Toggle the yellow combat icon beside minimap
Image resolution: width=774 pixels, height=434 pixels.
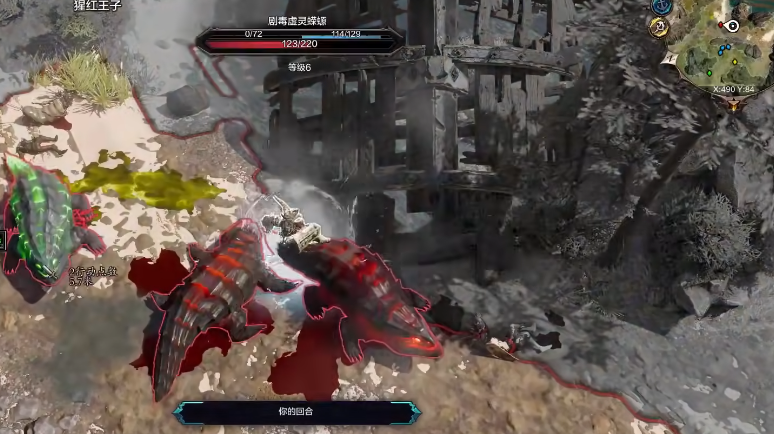(x=659, y=28)
